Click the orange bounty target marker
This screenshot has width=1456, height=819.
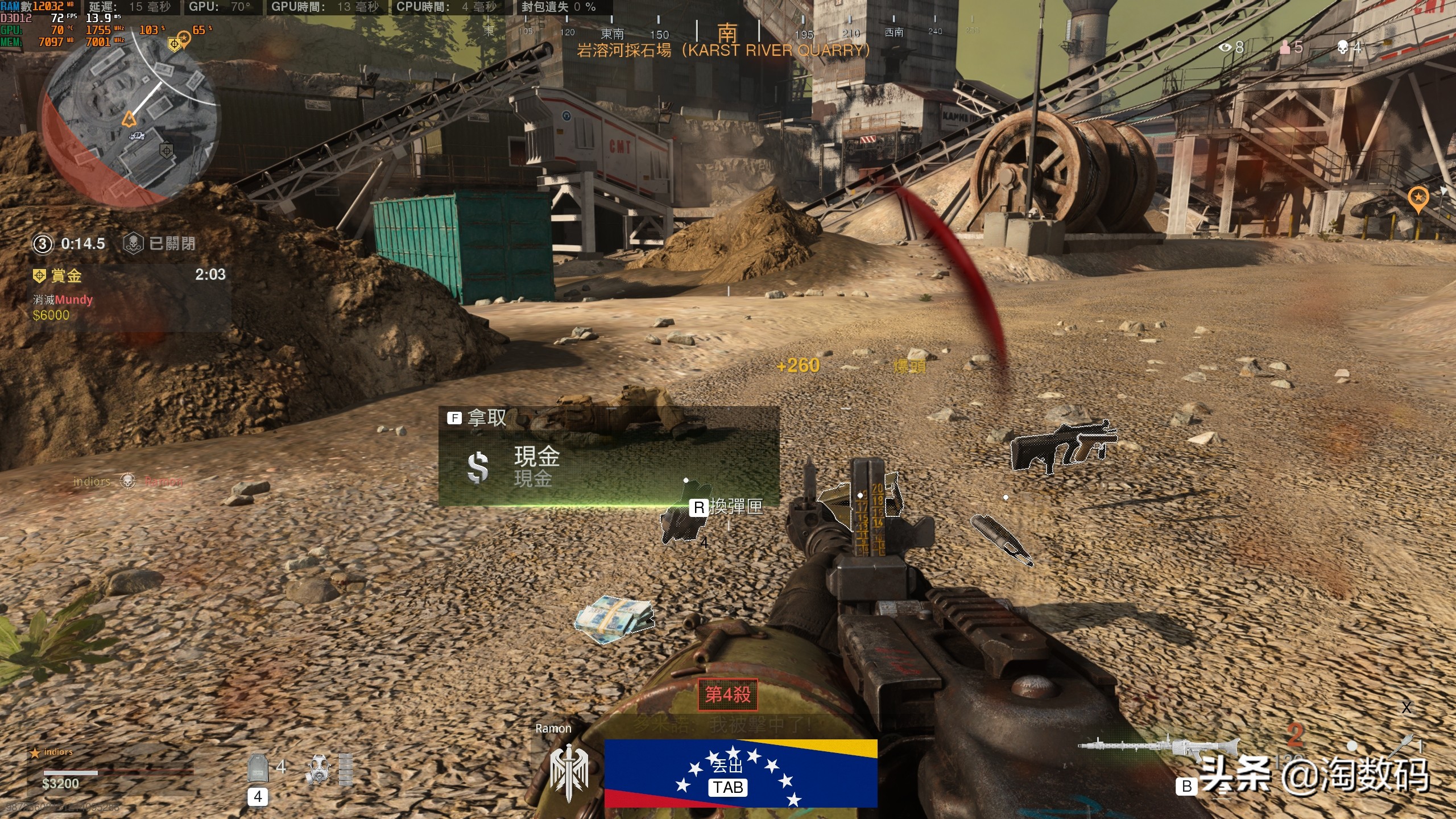(x=1418, y=198)
